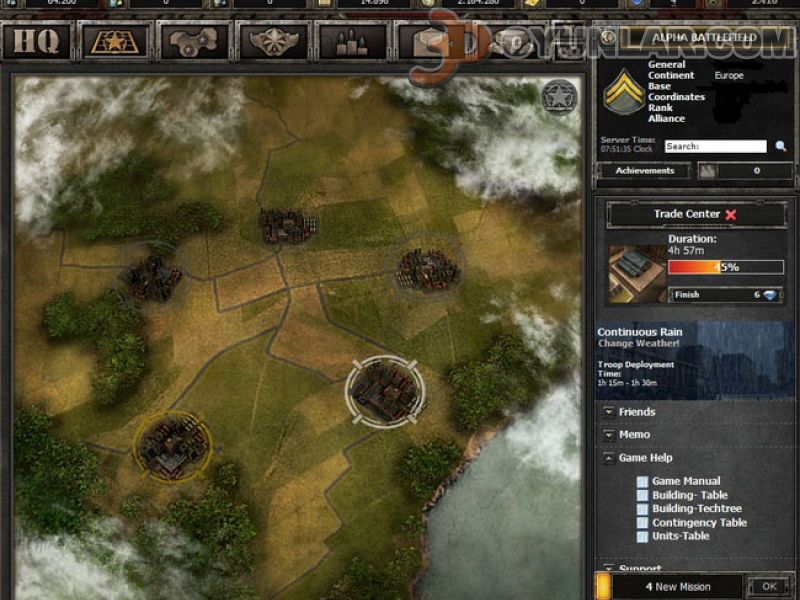Open the Contingency Table
This screenshot has width=800, height=600.
(699, 522)
